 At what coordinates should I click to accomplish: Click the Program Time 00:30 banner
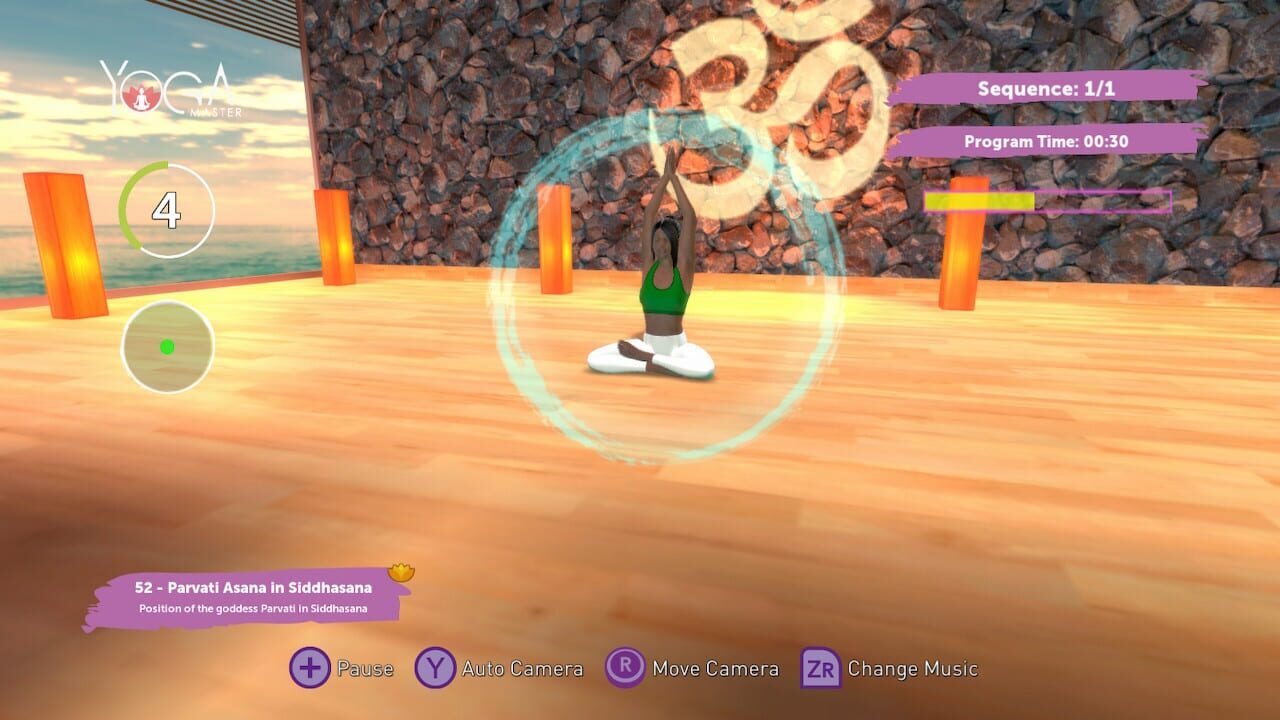pos(1047,142)
